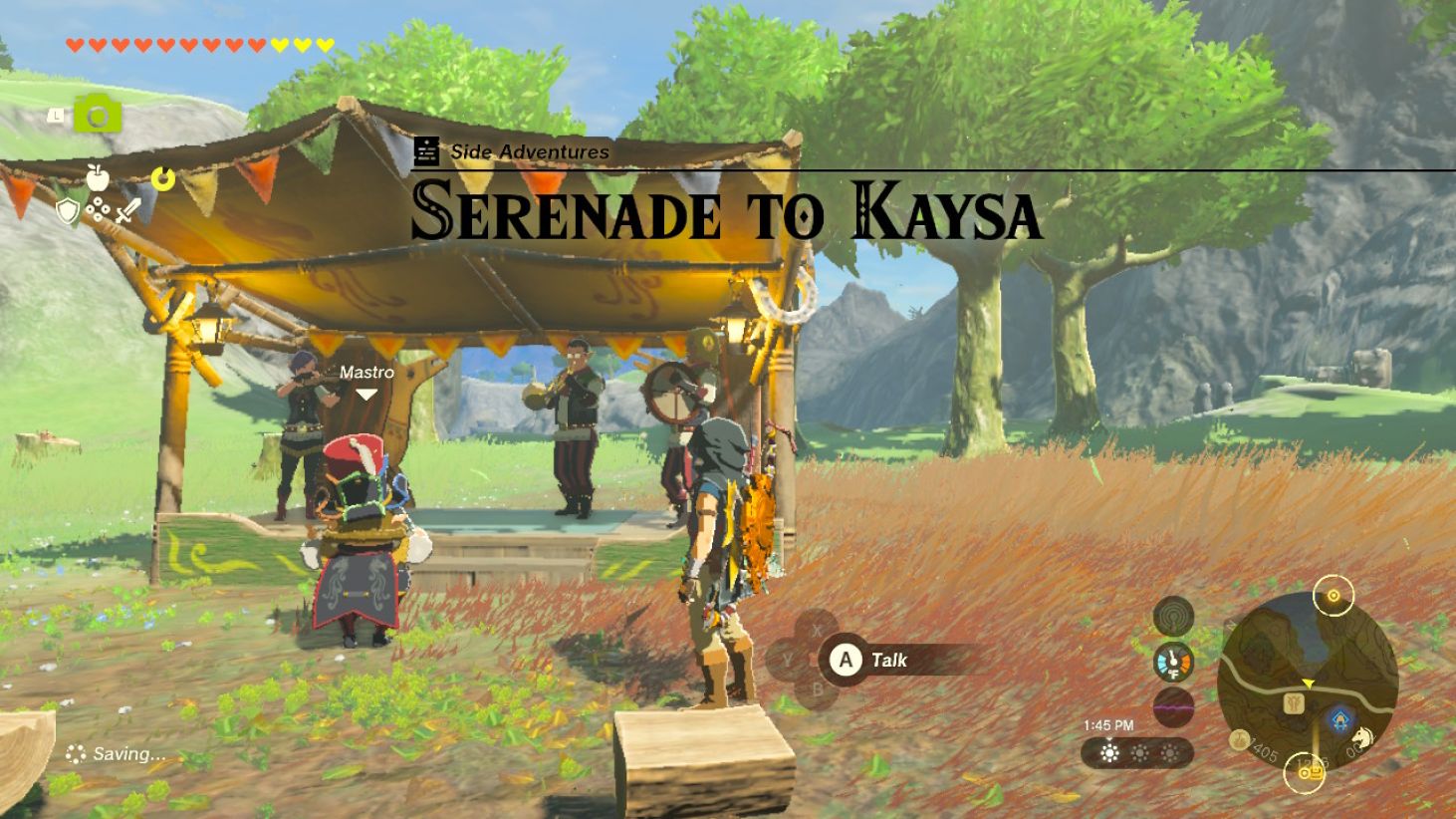1456x819 pixels.
Task: Click the horse stable icon on the minimap
Action: click(1361, 737)
